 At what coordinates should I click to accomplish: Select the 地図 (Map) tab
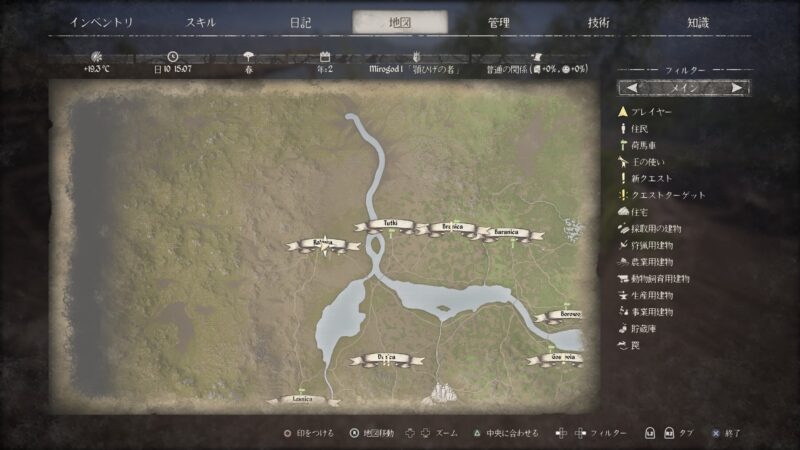coord(400,22)
